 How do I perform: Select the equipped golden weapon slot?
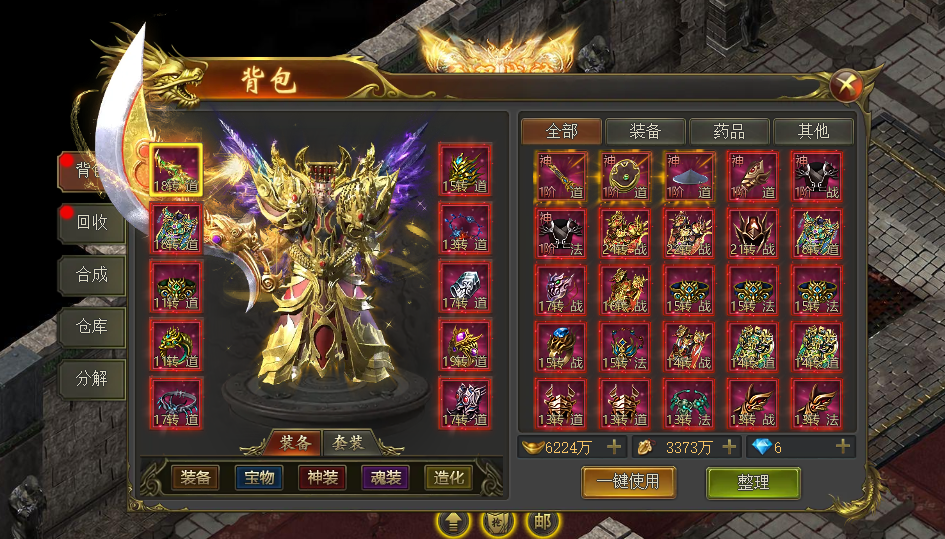point(176,170)
